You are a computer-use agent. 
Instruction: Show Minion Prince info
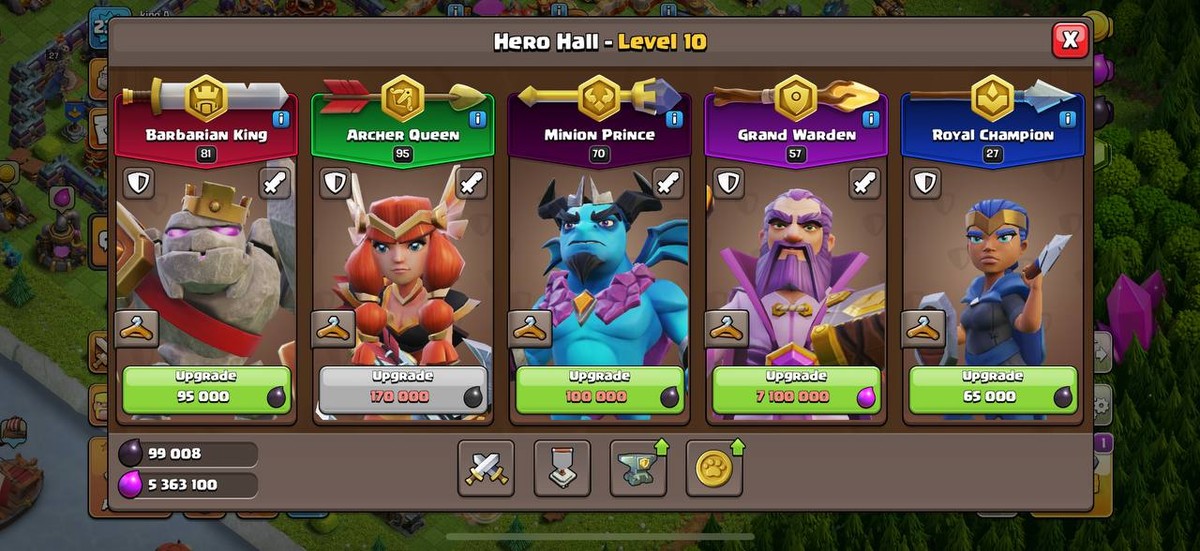pos(674,119)
